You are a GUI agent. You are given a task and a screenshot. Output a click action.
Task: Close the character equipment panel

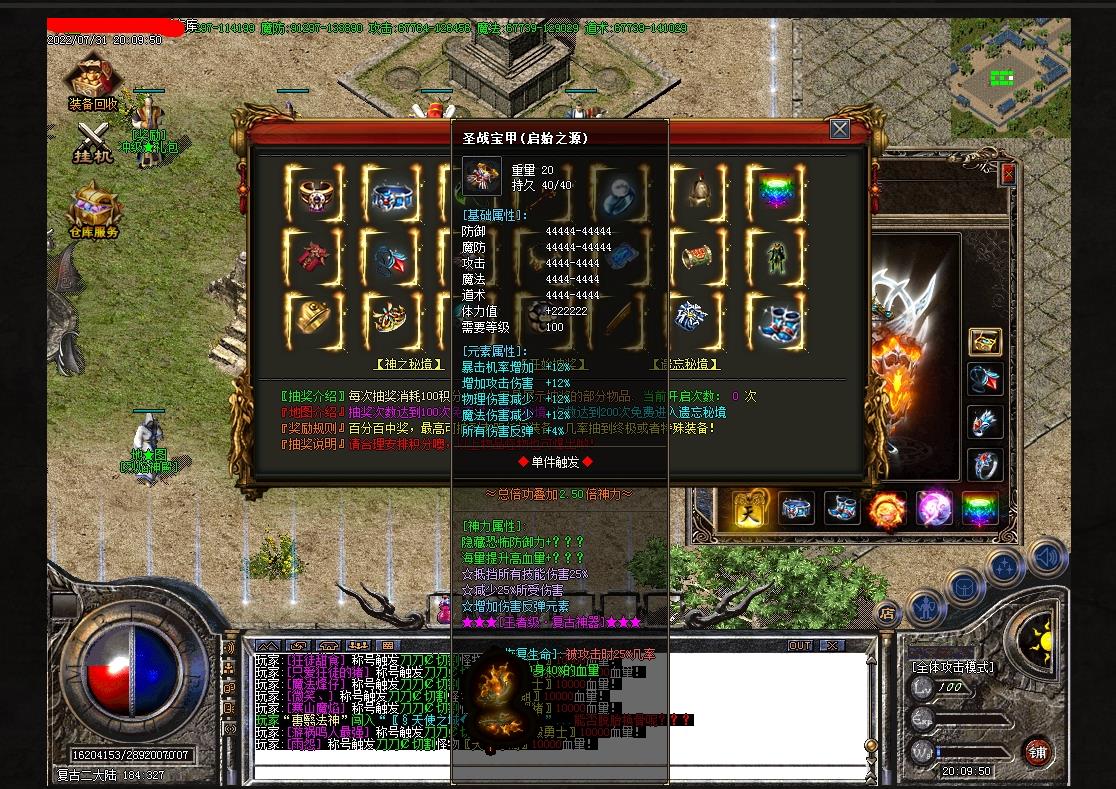pyautogui.click(x=1008, y=174)
